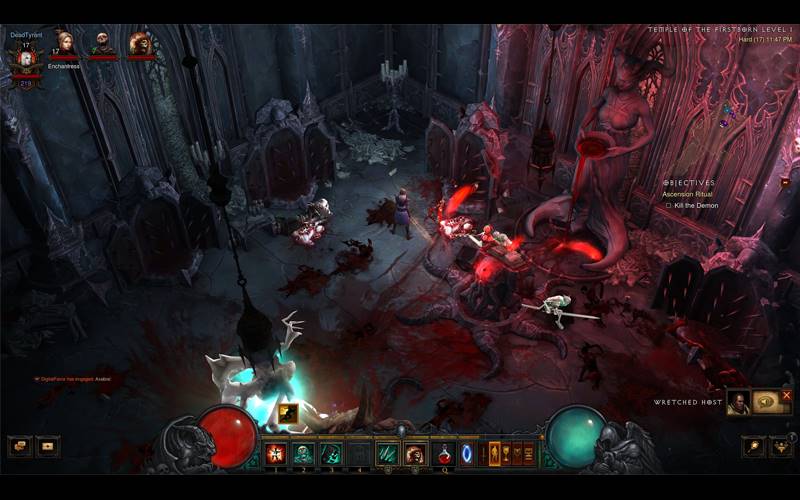Click the active buff icon above the skill bar
800x500 pixels.
click(288, 412)
